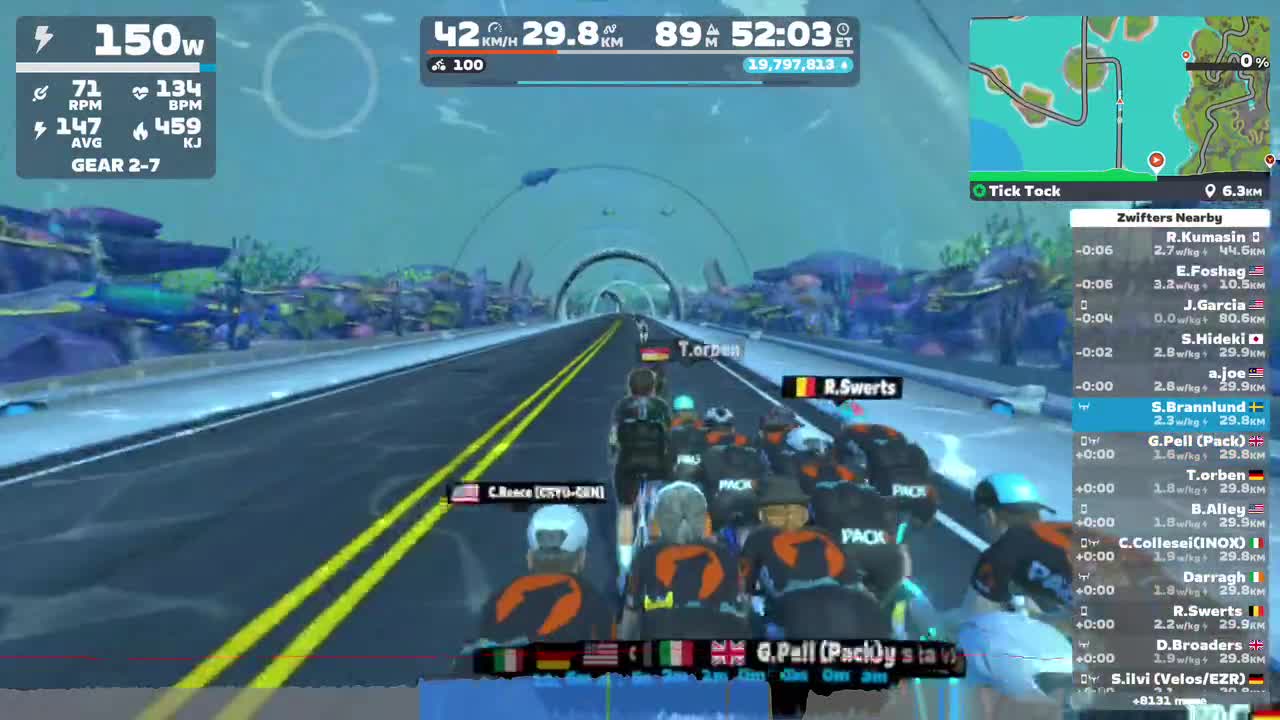The width and height of the screenshot is (1280, 720).
Task: Click the power bolt icon beside 150W
Action: coord(41,40)
